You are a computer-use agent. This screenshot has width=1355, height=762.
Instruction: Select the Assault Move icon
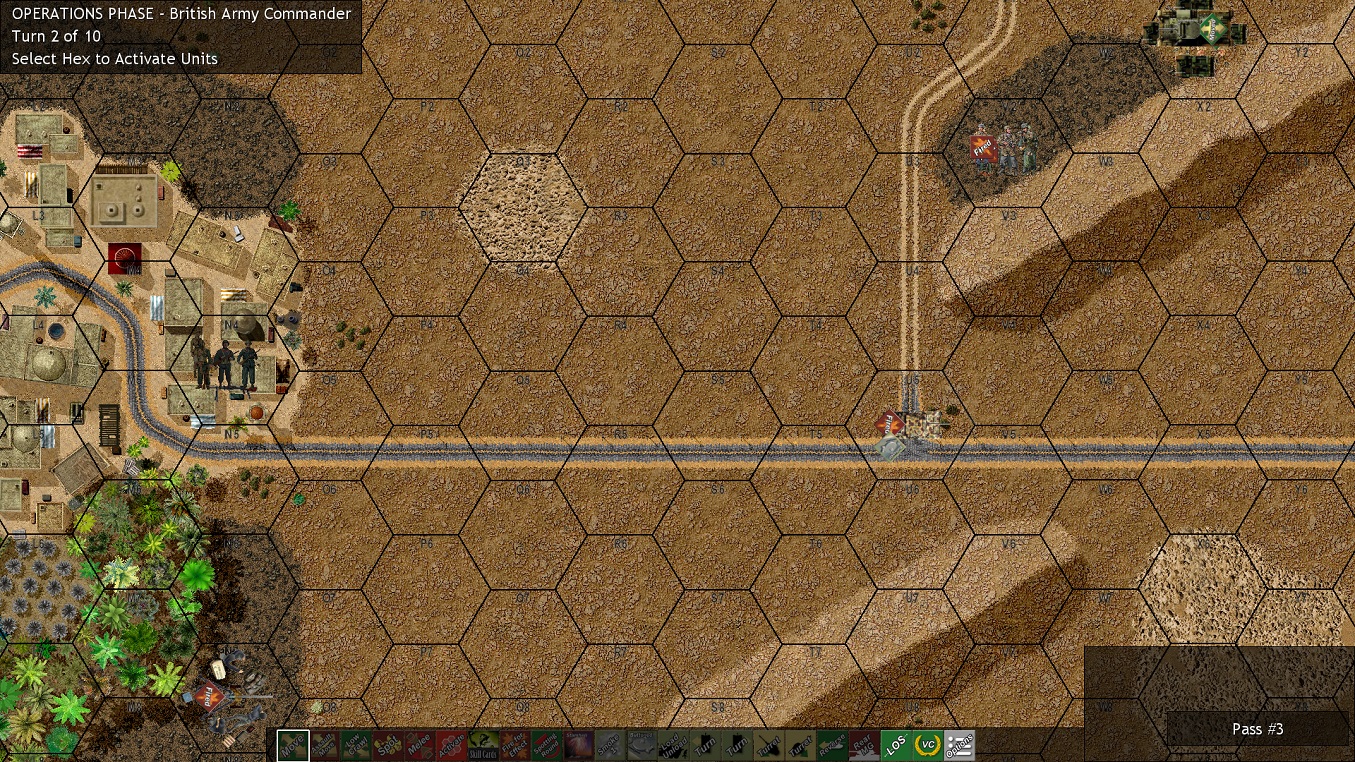point(324,744)
